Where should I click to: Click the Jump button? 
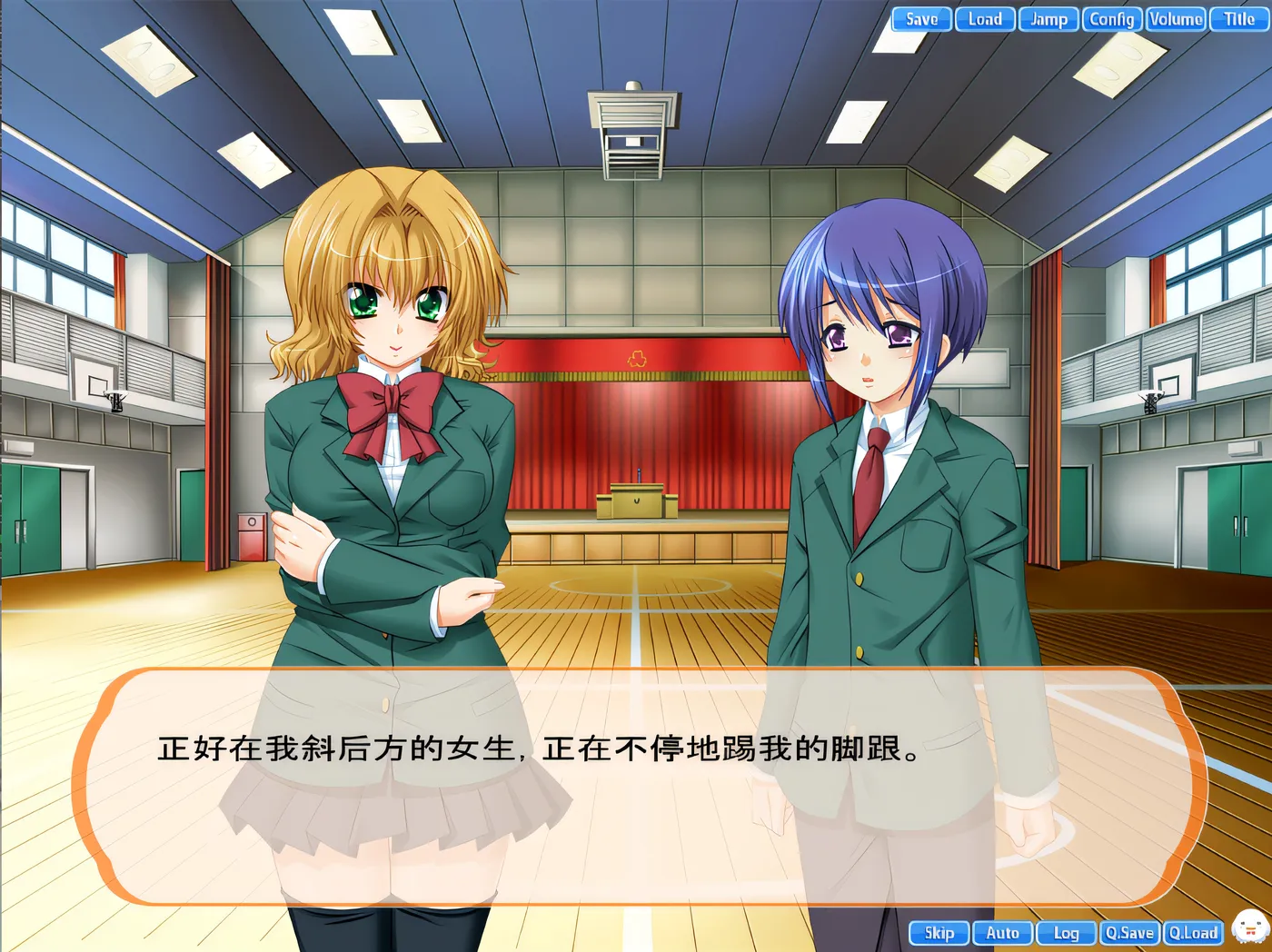[1048, 19]
